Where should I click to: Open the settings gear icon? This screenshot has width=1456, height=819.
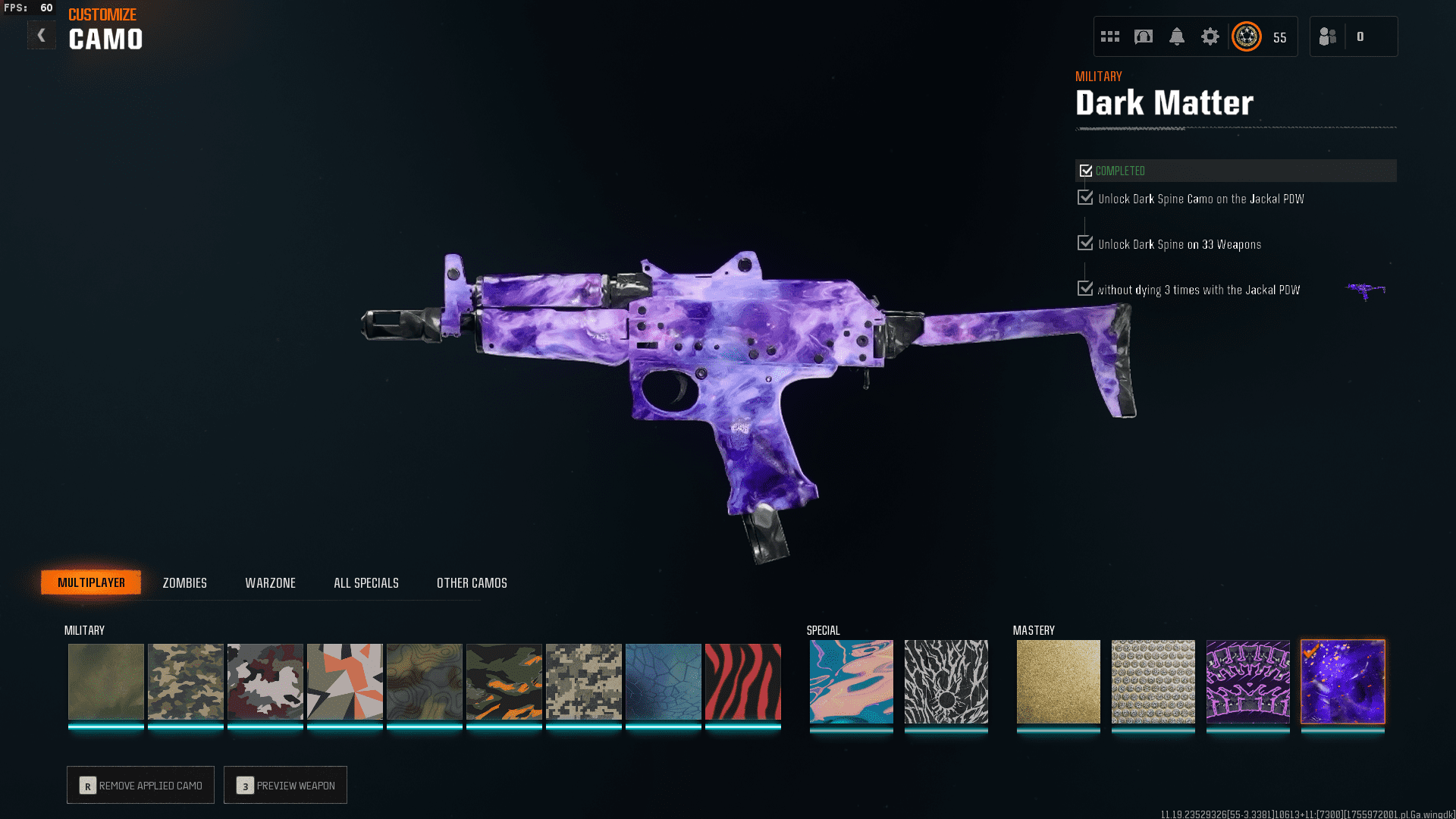coord(1210,36)
